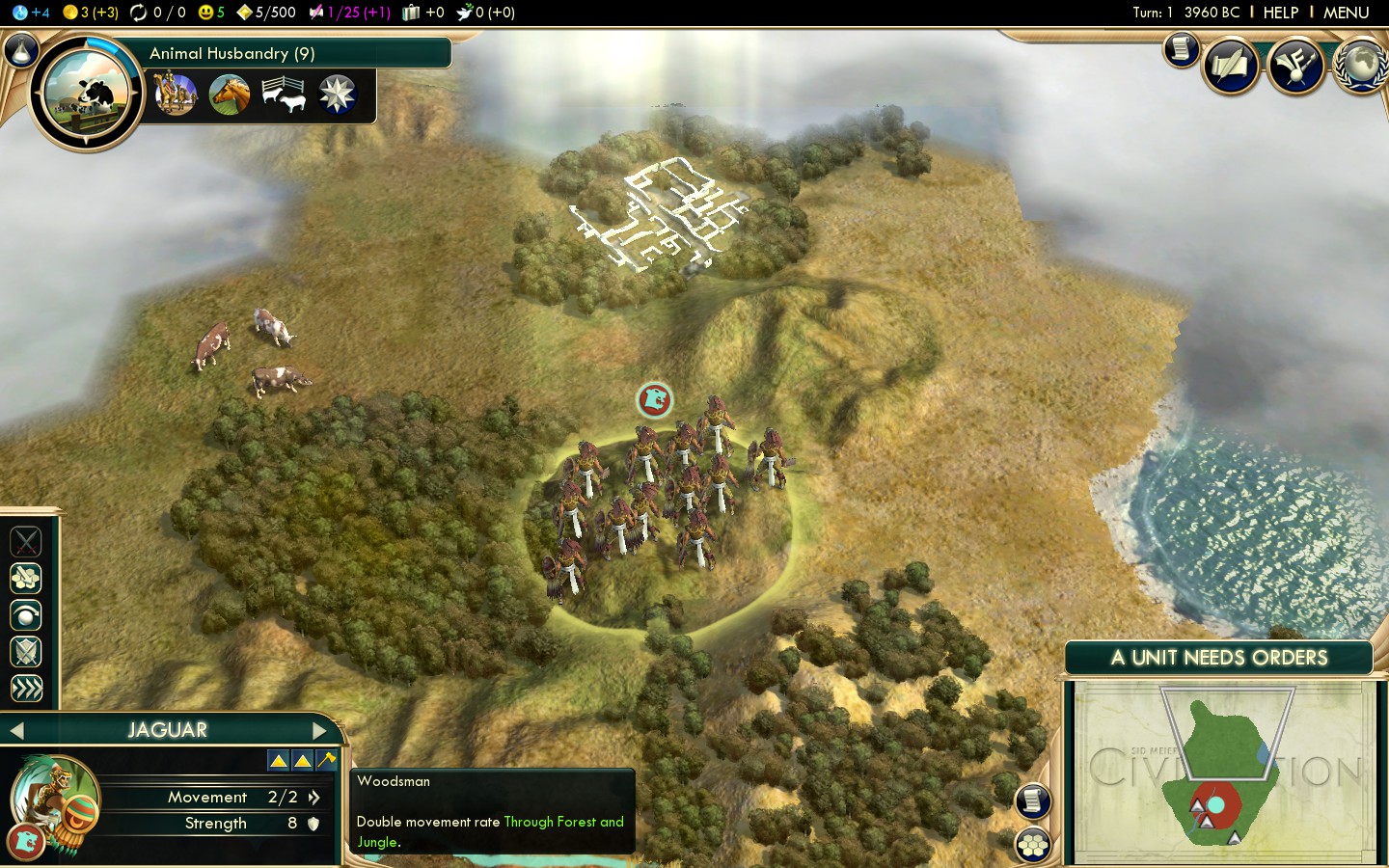Open the small scroll notification log
The height and width of the screenshot is (868, 1389).
[1180, 49]
